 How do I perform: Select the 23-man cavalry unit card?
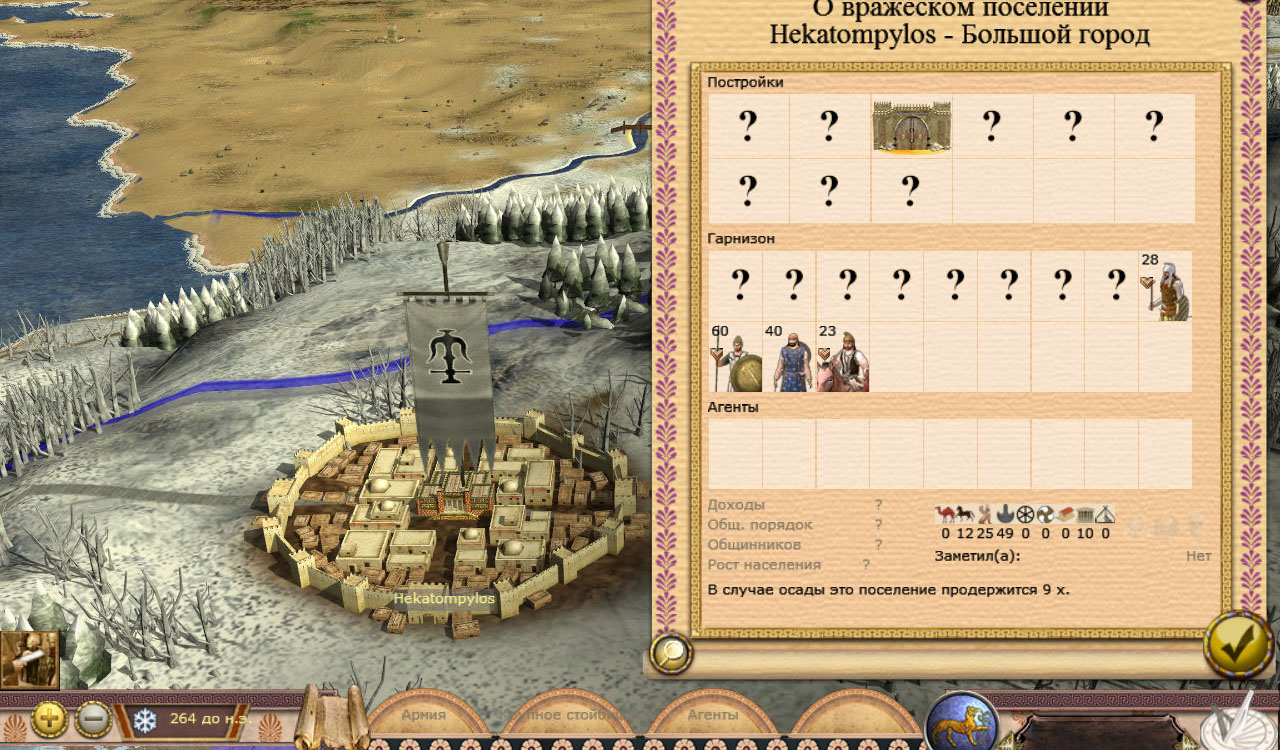pyautogui.click(x=843, y=358)
